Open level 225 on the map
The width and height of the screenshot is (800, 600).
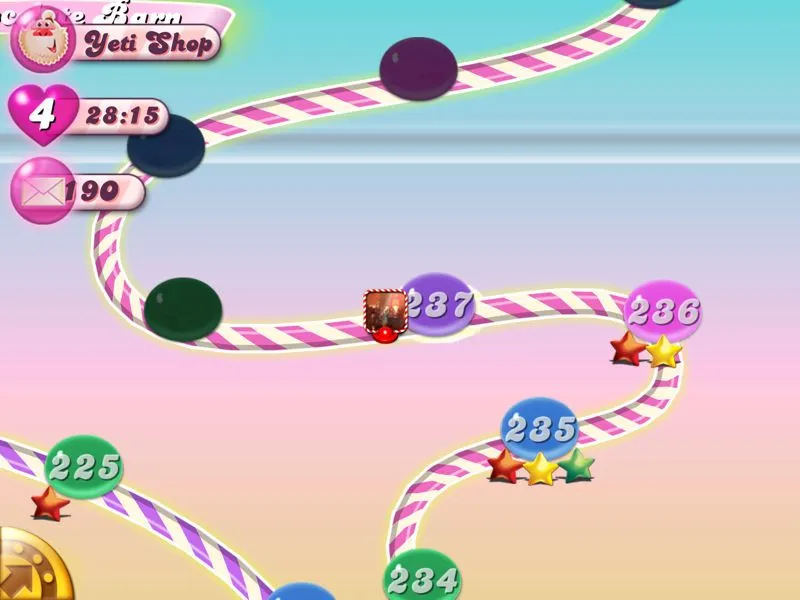tap(85, 465)
